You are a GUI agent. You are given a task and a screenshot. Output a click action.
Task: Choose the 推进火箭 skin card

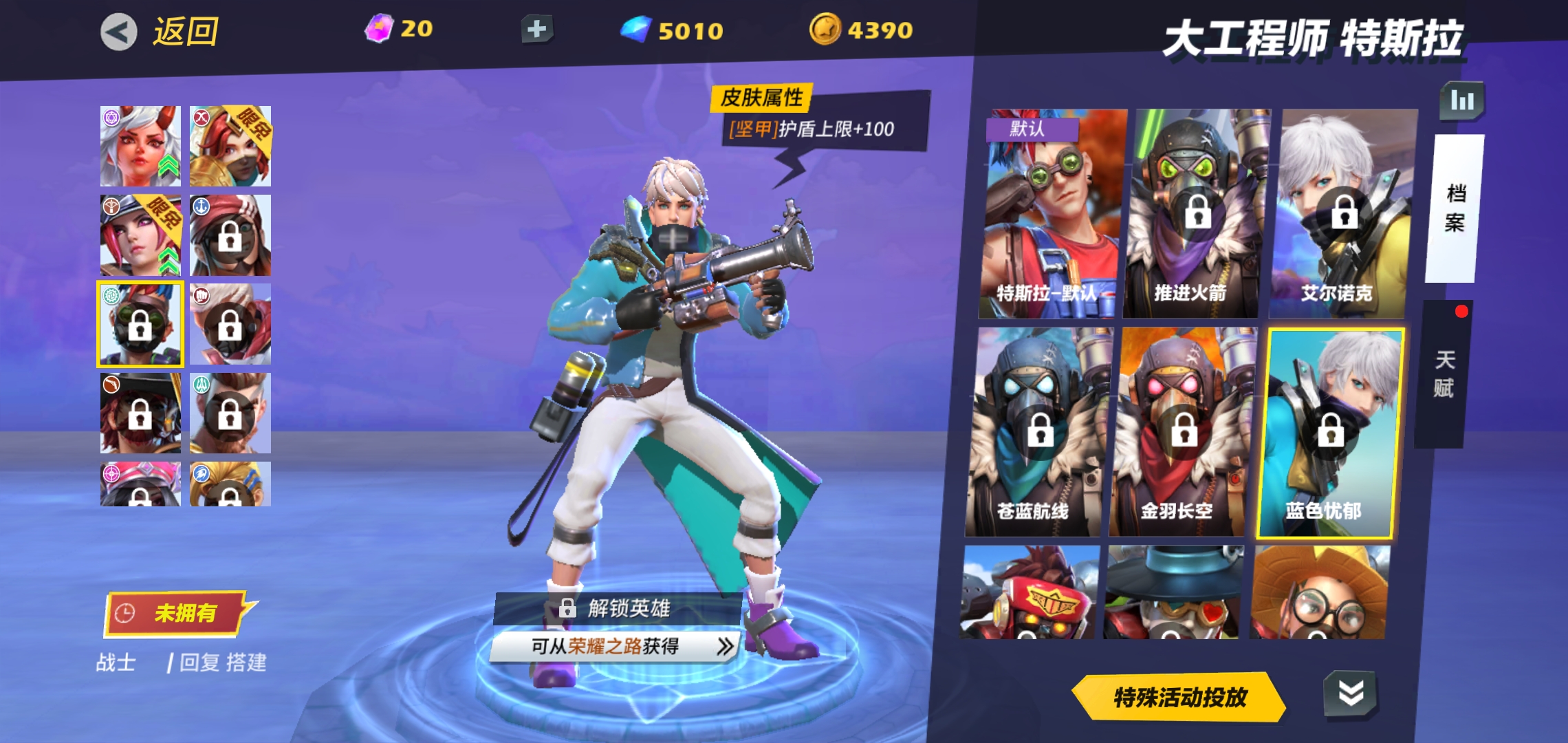click(1195, 213)
